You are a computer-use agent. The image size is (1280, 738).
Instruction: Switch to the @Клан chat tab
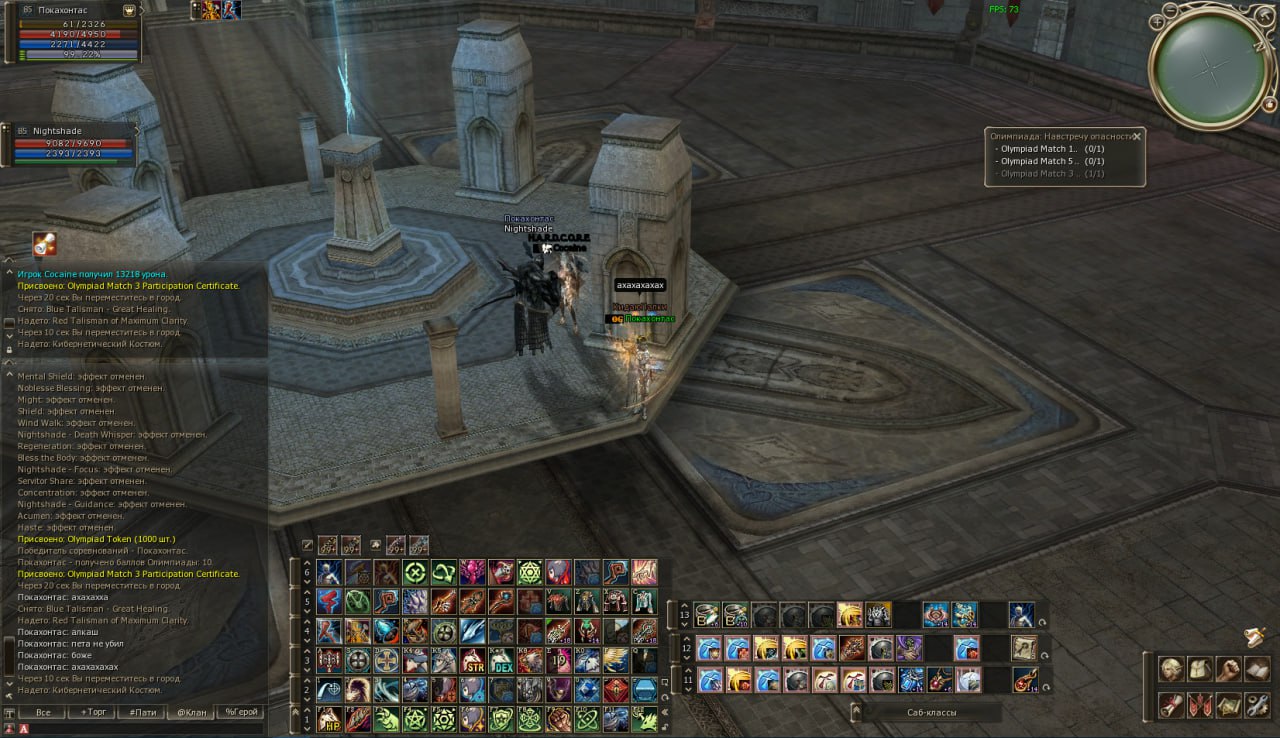click(x=190, y=713)
